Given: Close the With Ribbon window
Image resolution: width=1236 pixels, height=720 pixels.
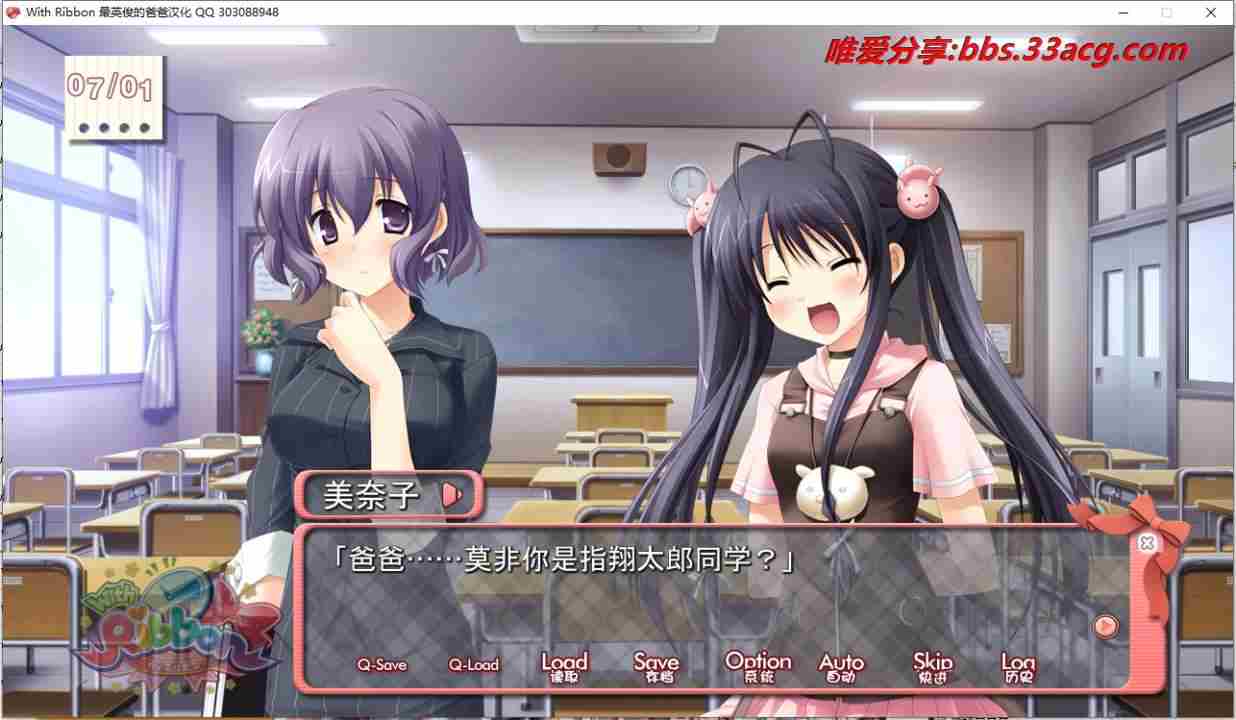Looking at the screenshot, I should 1212,12.
